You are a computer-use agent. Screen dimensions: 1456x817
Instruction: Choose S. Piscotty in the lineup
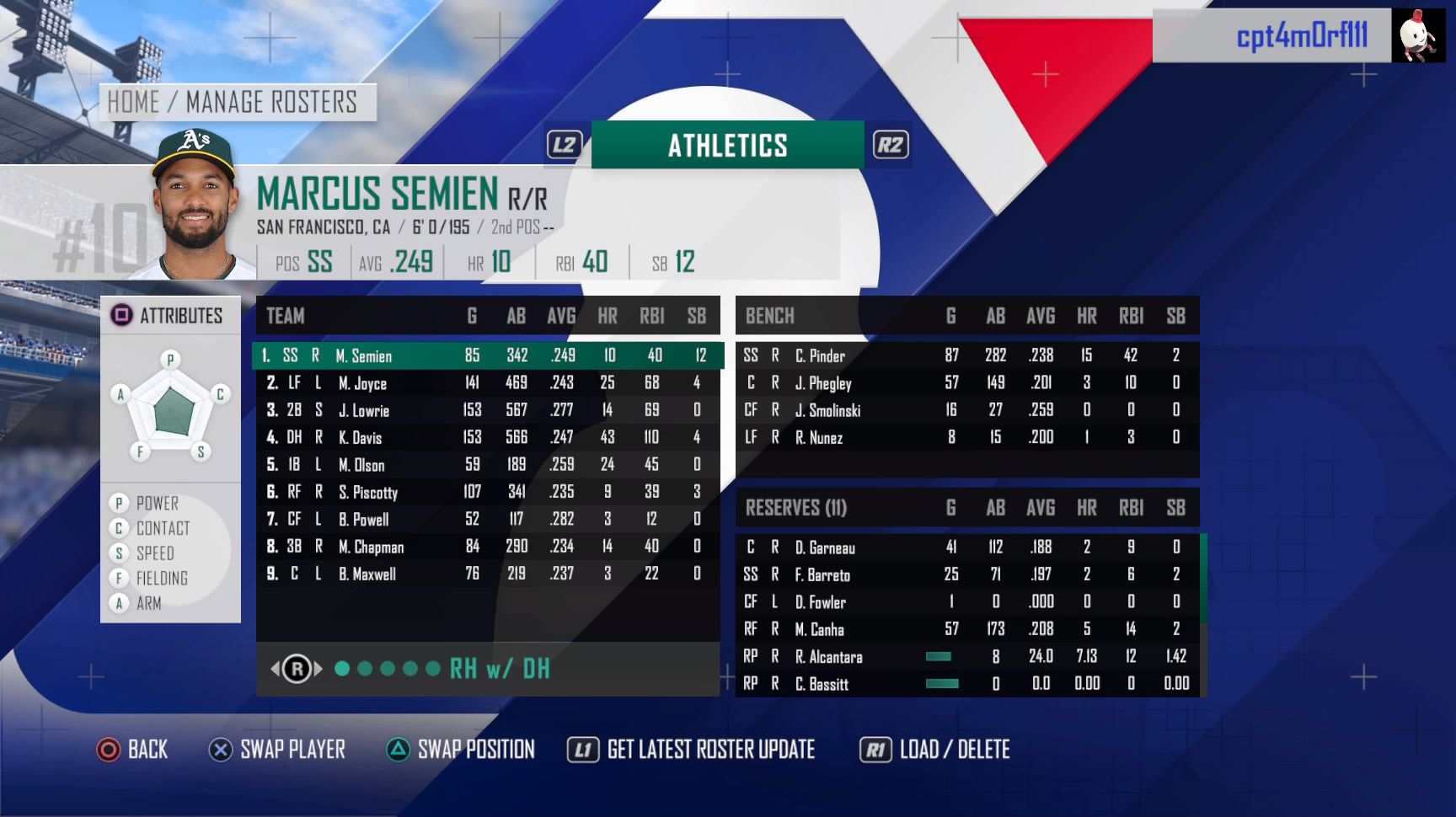[x=487, y=492]
